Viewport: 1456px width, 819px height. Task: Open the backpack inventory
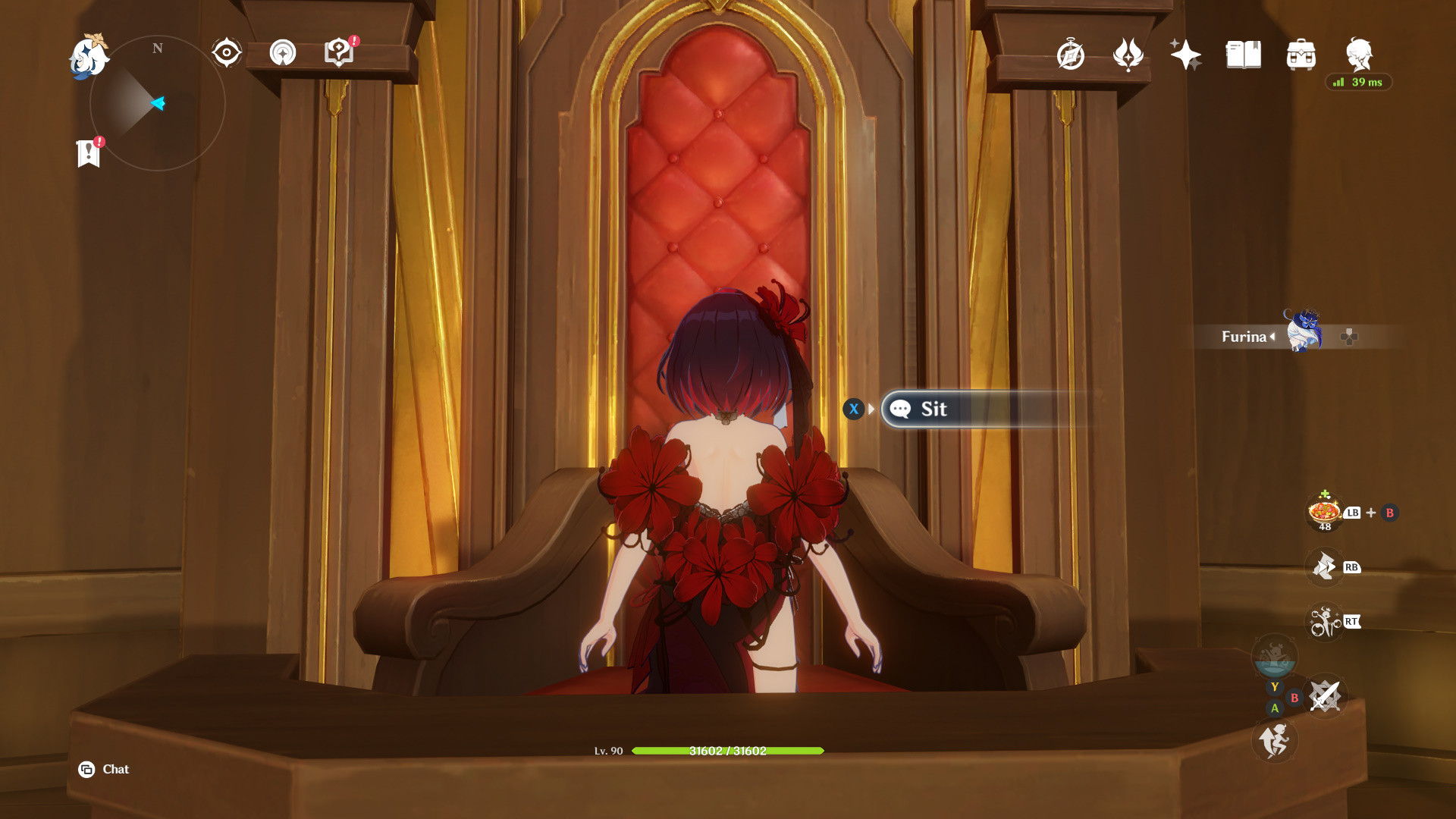[x=1301, y=55]
